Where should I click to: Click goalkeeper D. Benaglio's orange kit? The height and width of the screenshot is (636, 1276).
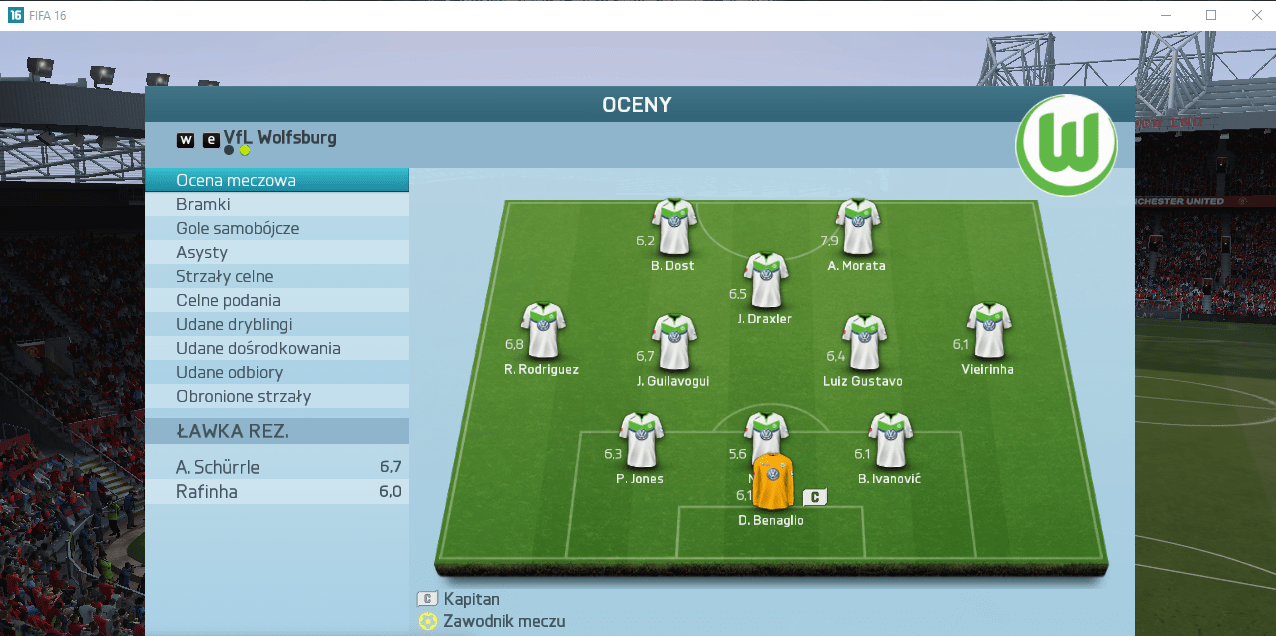click(x=772, y=482)
